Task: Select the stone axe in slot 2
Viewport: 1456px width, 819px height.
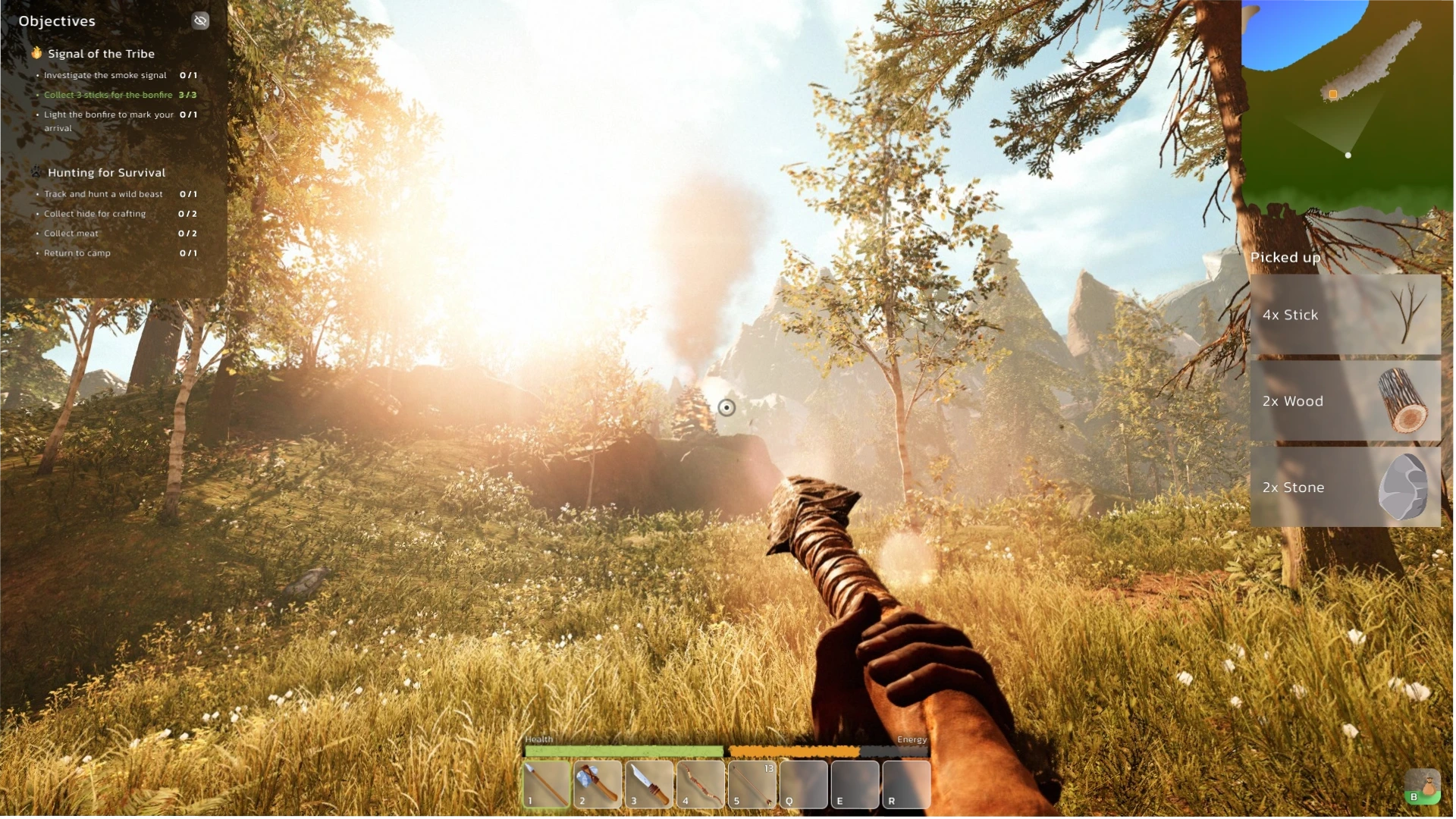Action: 598,785
